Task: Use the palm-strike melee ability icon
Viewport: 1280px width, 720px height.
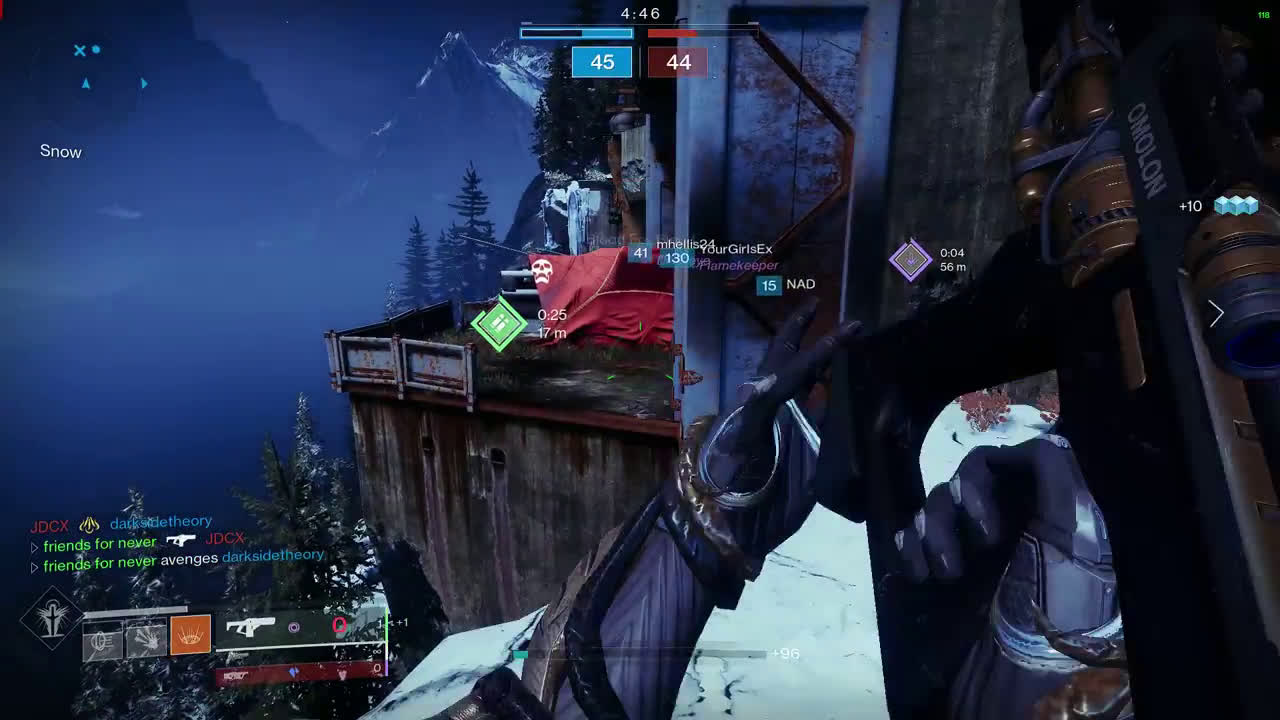Action: click(x=146, y=638)
